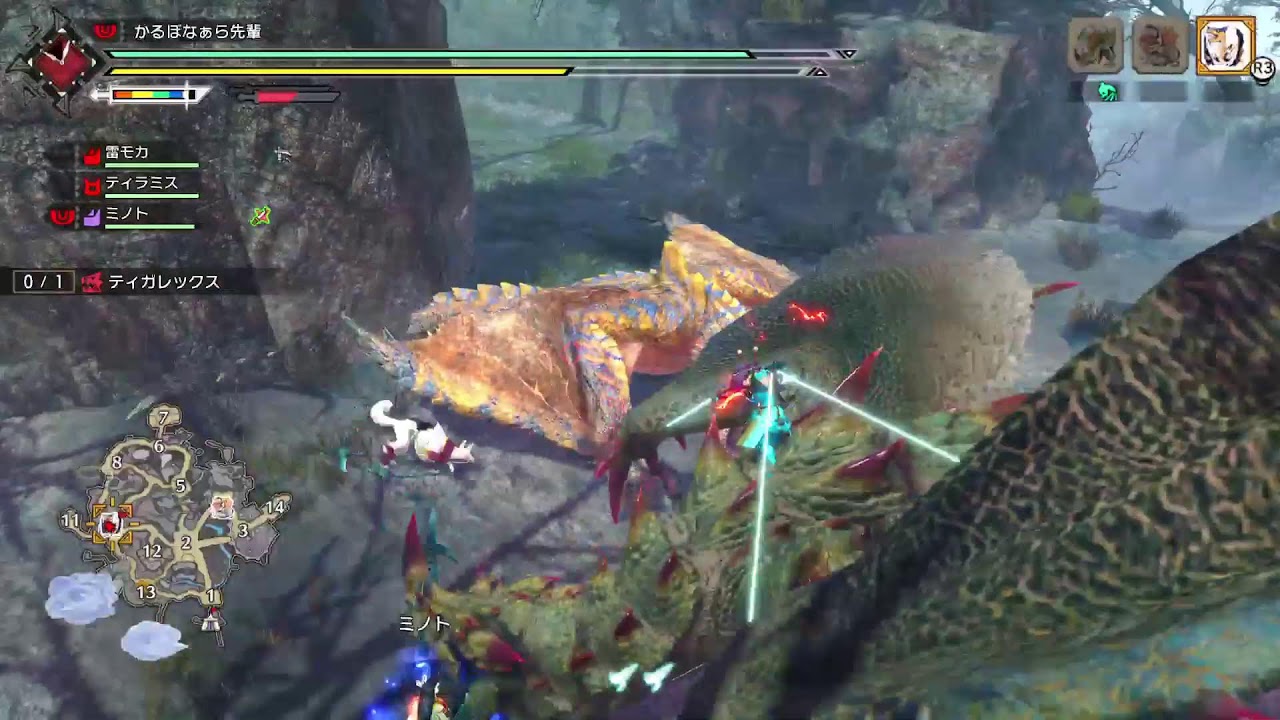Click the green wyvern riding status icon

1107,92
